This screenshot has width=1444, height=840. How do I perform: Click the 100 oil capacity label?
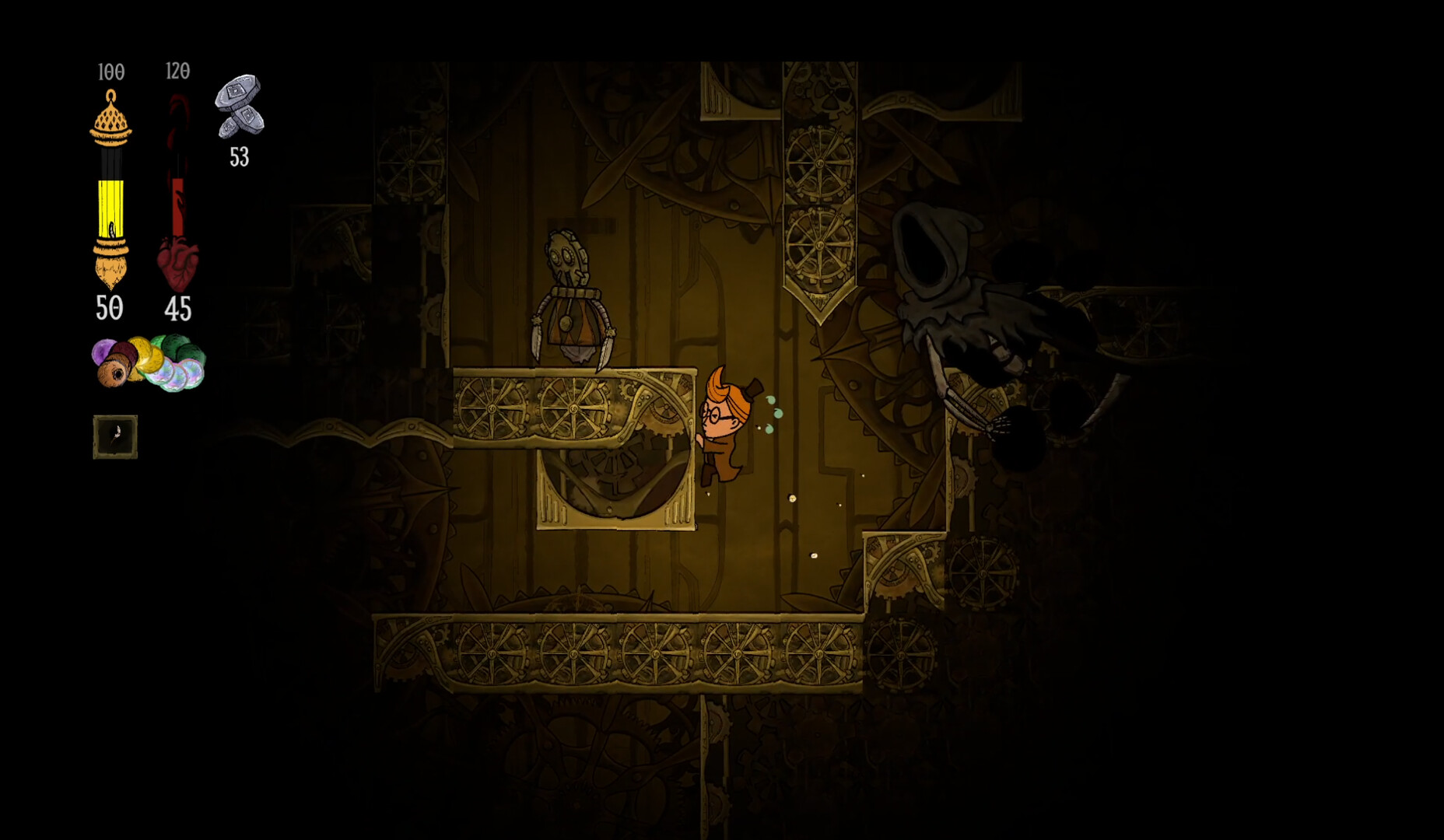point(110,69)
